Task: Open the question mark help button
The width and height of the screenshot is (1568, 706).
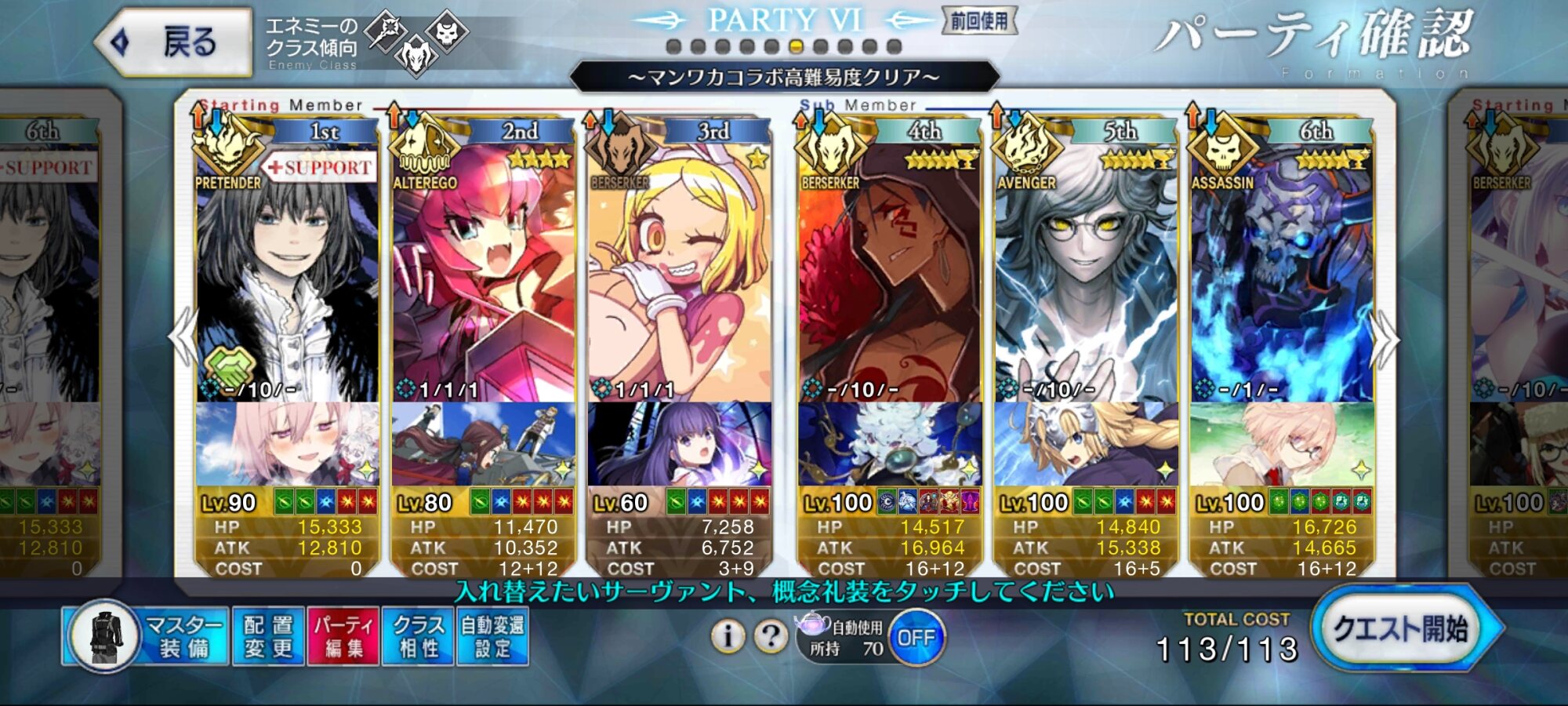Action: pyautogui.click(x=771, y=636)
